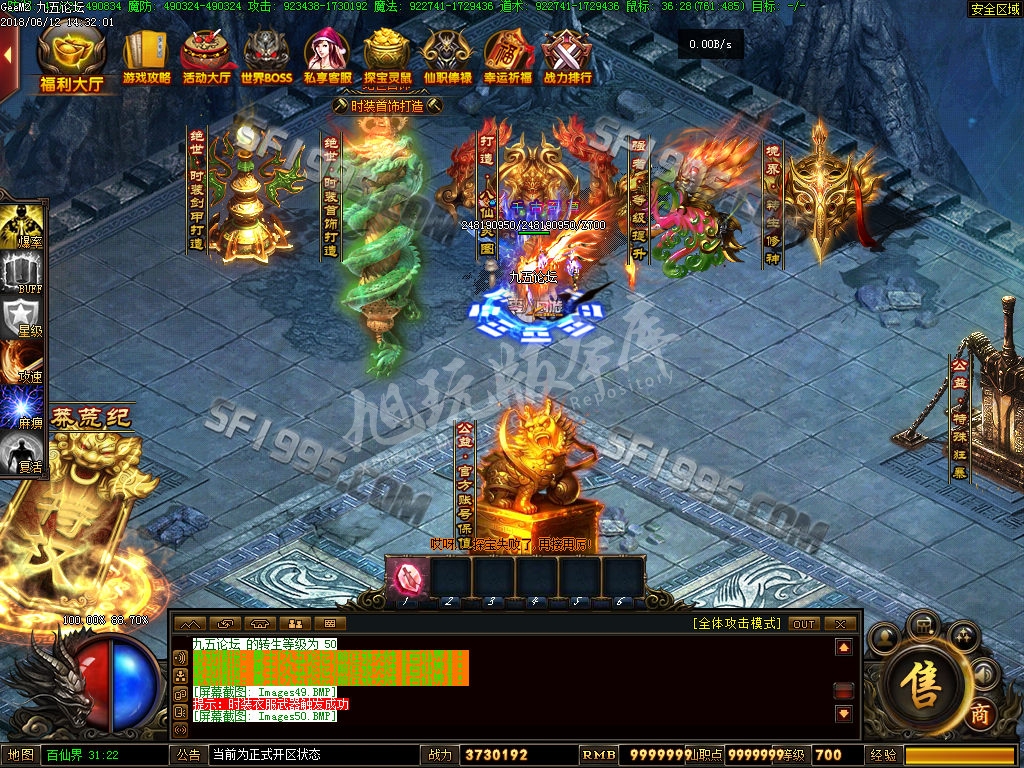Open 探宝灵鼠 treasure hunt
The image size is (1024, 768).
[x=387, y=58]
